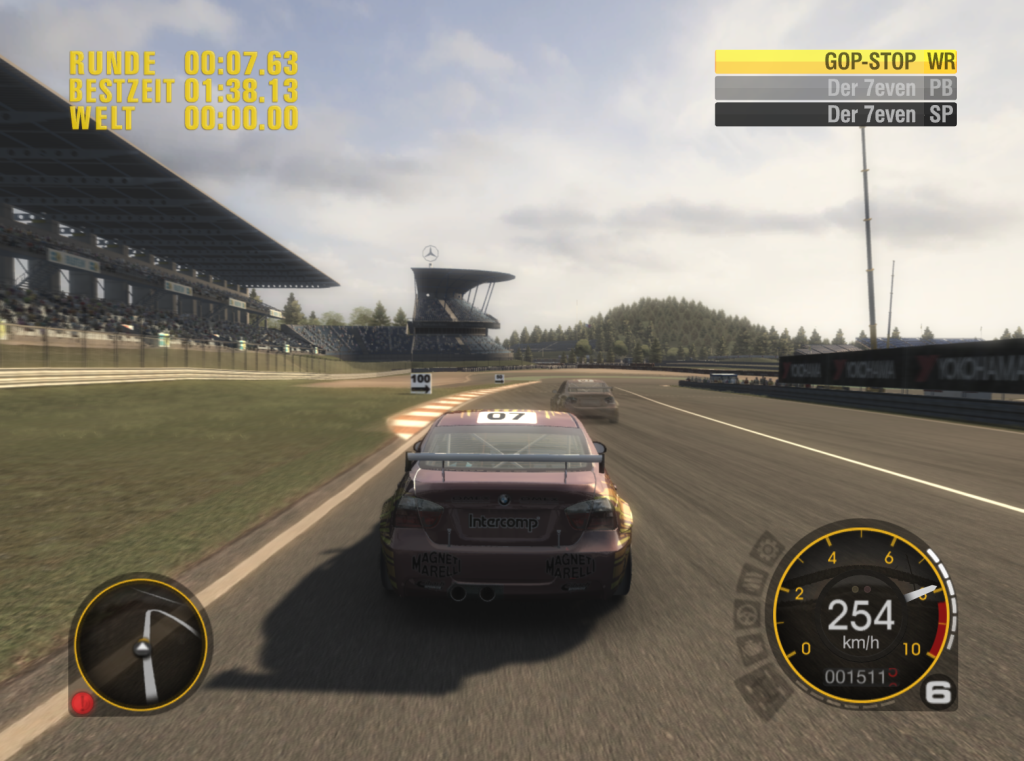The height and width of the screenshot is (761, 1024).
Task: Select the Der 7even SP row
Action: [x=835, y=114]
